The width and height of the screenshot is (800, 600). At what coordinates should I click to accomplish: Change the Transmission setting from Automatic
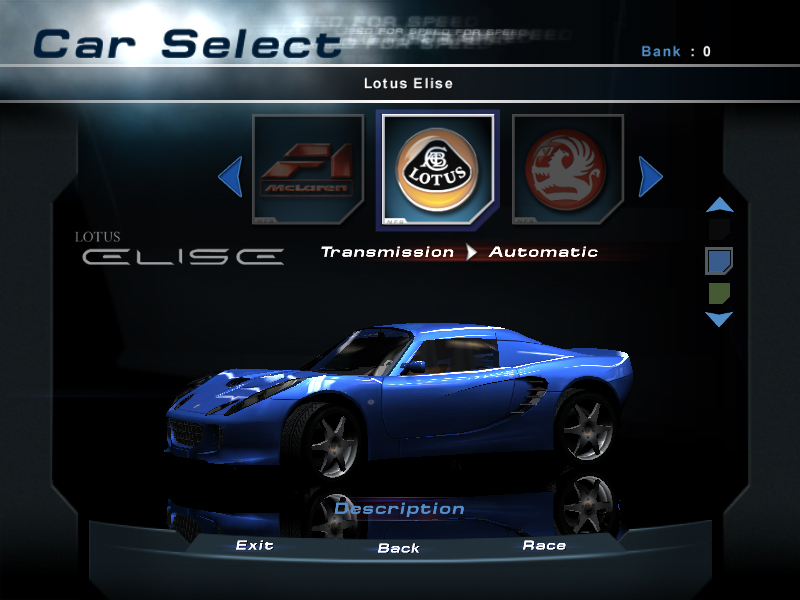point(542,252)
